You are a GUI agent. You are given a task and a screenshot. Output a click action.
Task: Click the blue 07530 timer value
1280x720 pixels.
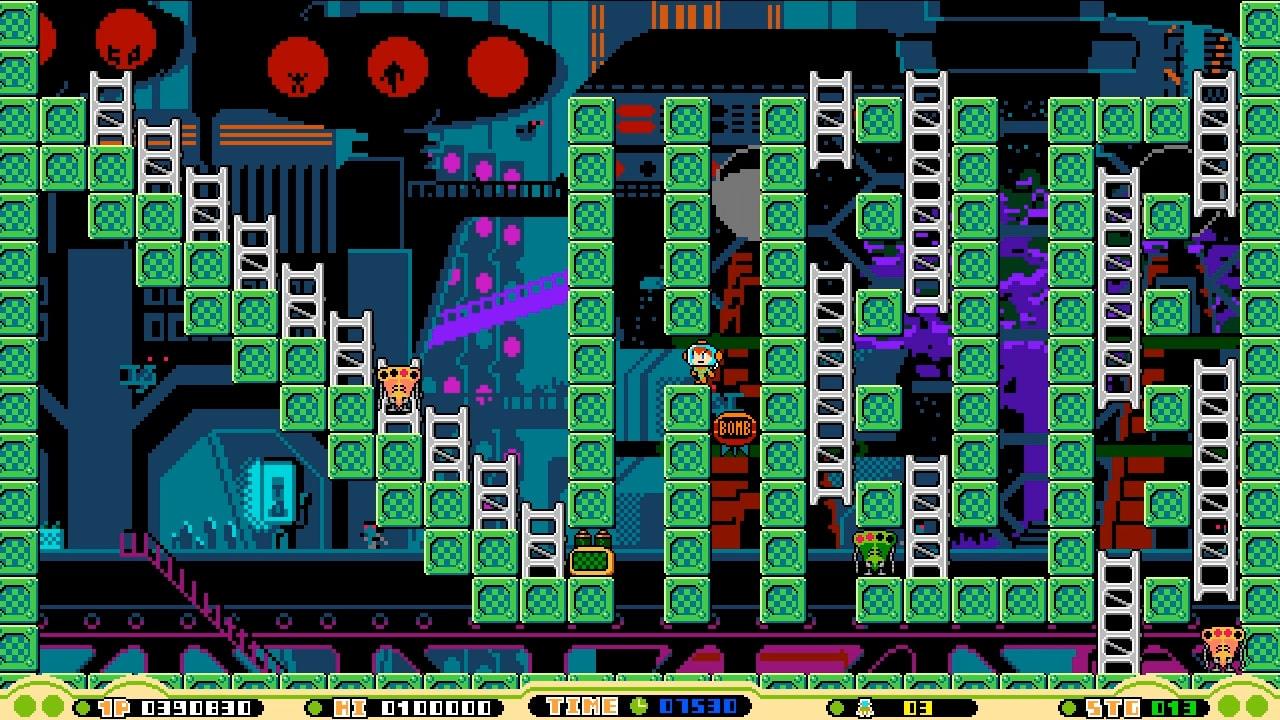point(698,708)
